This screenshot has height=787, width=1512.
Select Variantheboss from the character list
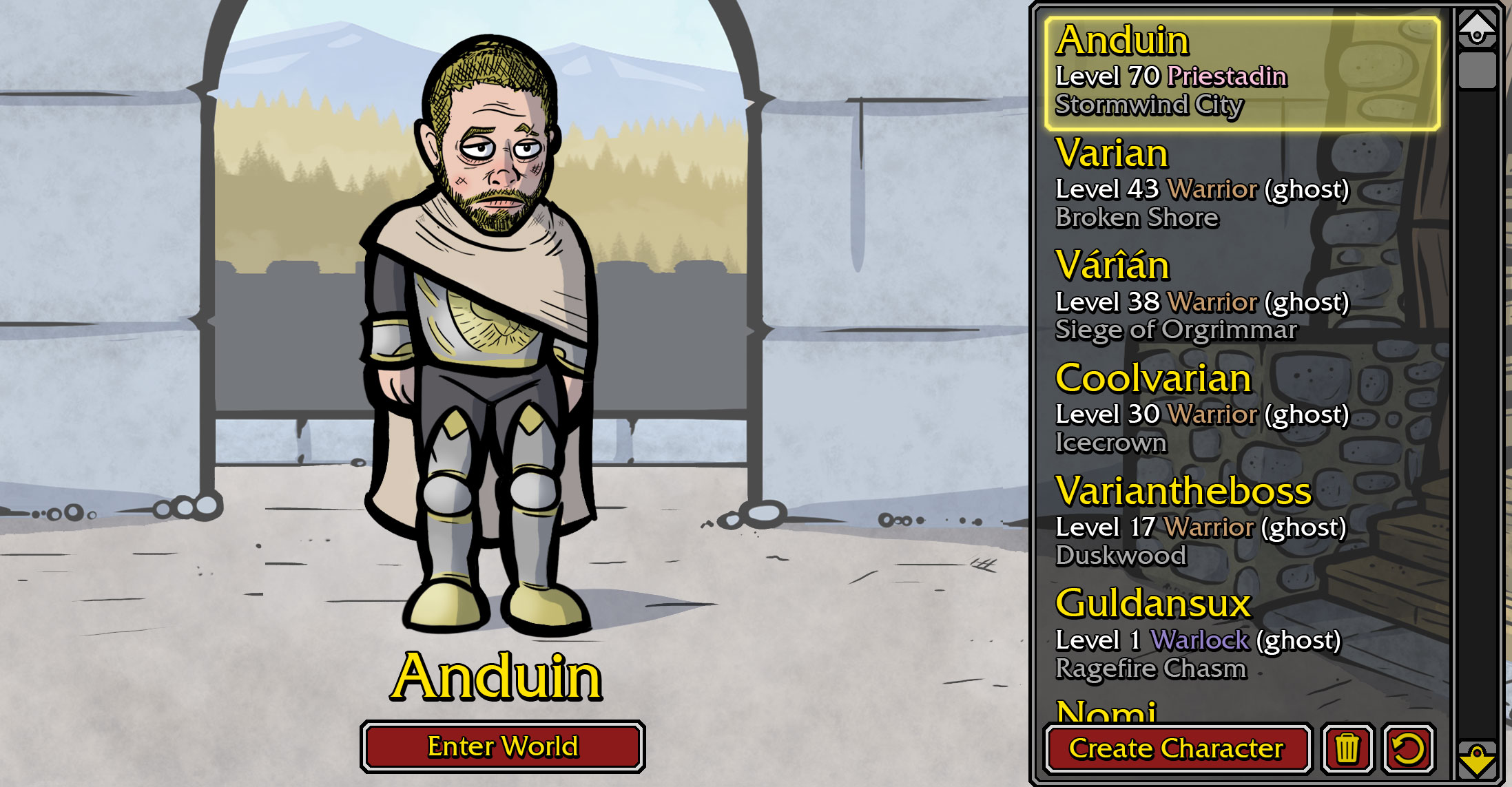pos(1241,522)
